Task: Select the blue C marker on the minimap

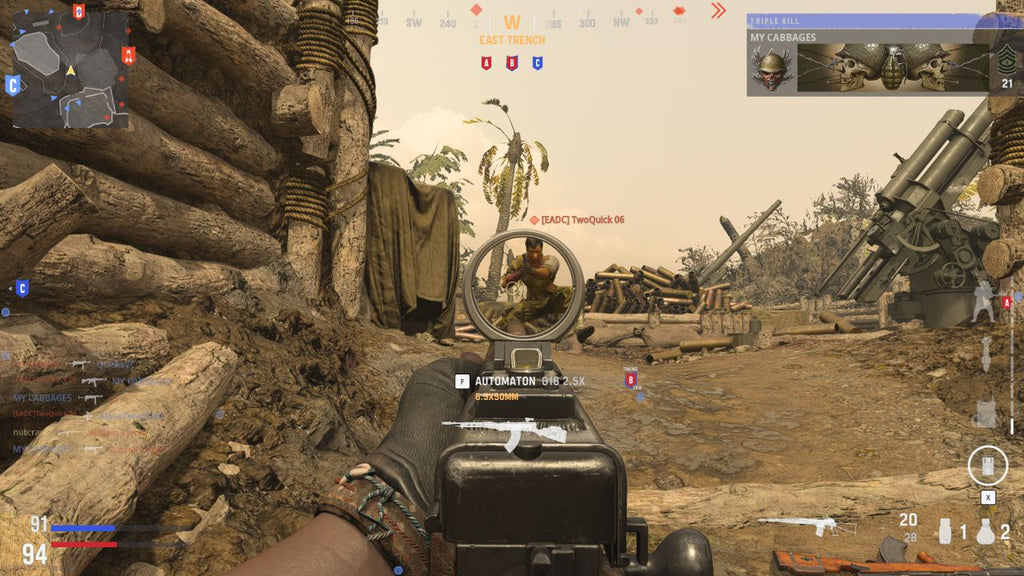Action: tap(13, 85)
